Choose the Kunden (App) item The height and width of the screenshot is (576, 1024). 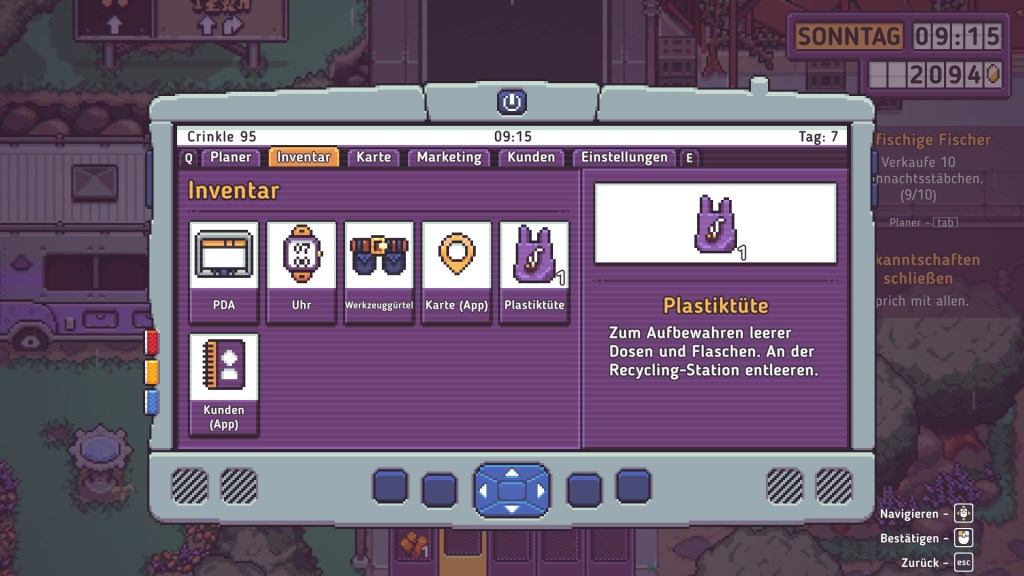tap(224, 384)
